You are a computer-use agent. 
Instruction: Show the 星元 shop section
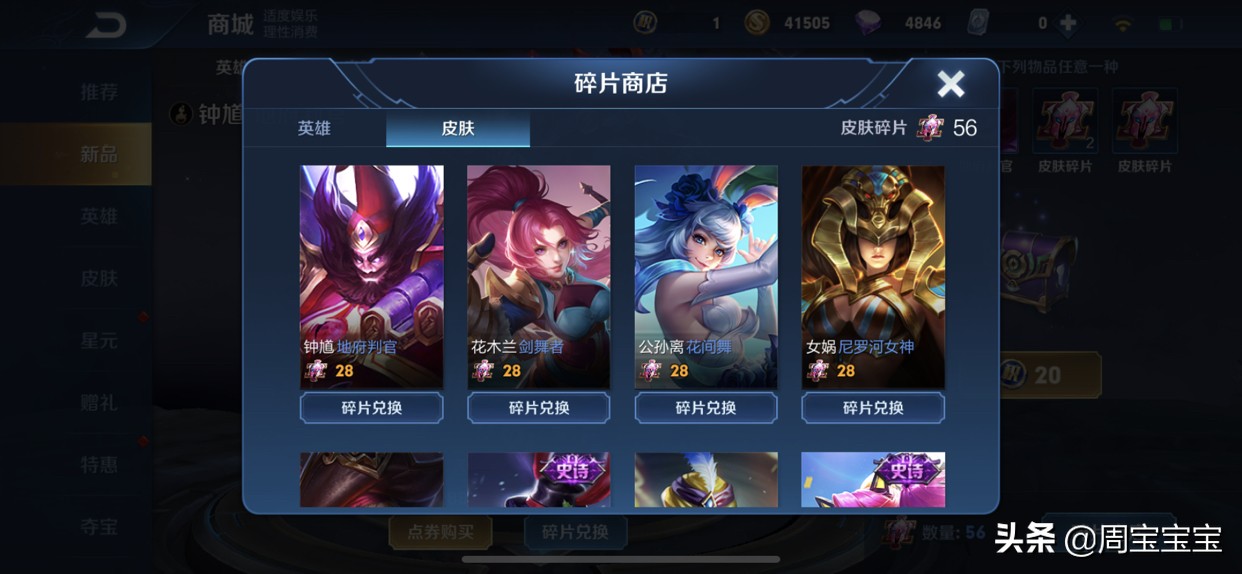tap(99, 340)
